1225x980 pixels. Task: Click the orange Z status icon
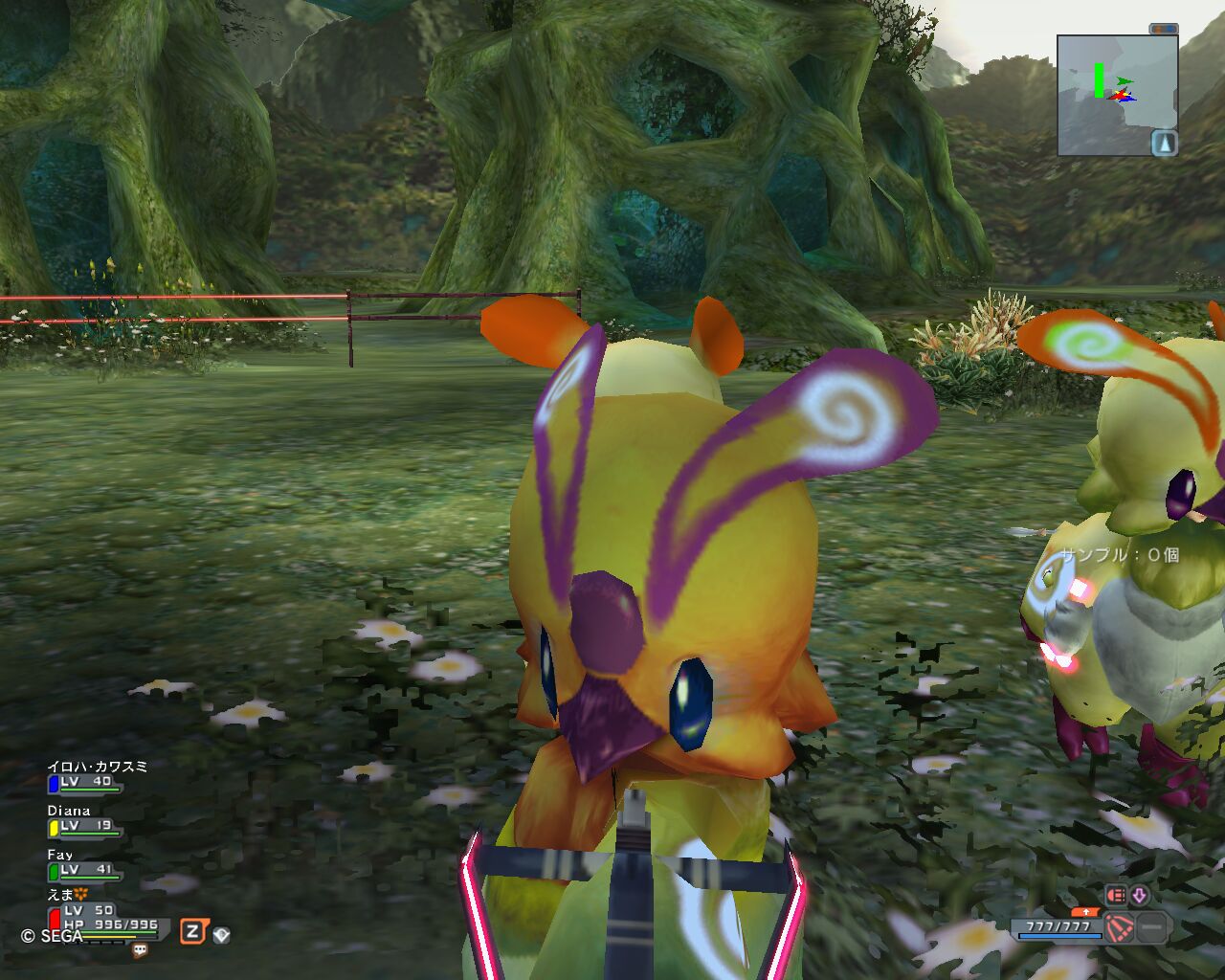pyautogui.click(x=193, y=931)
